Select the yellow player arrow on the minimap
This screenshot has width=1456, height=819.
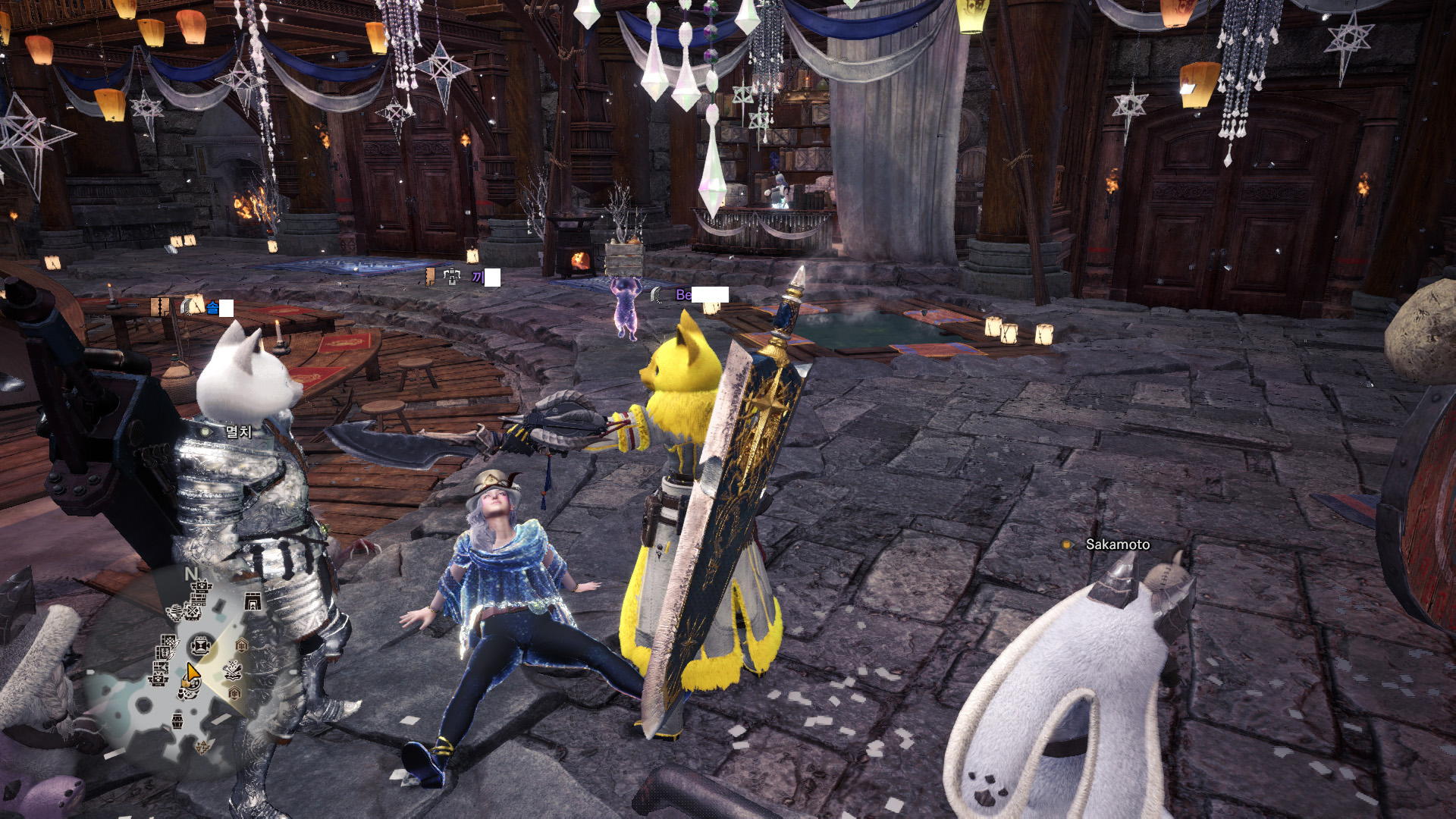click(193, 673)
